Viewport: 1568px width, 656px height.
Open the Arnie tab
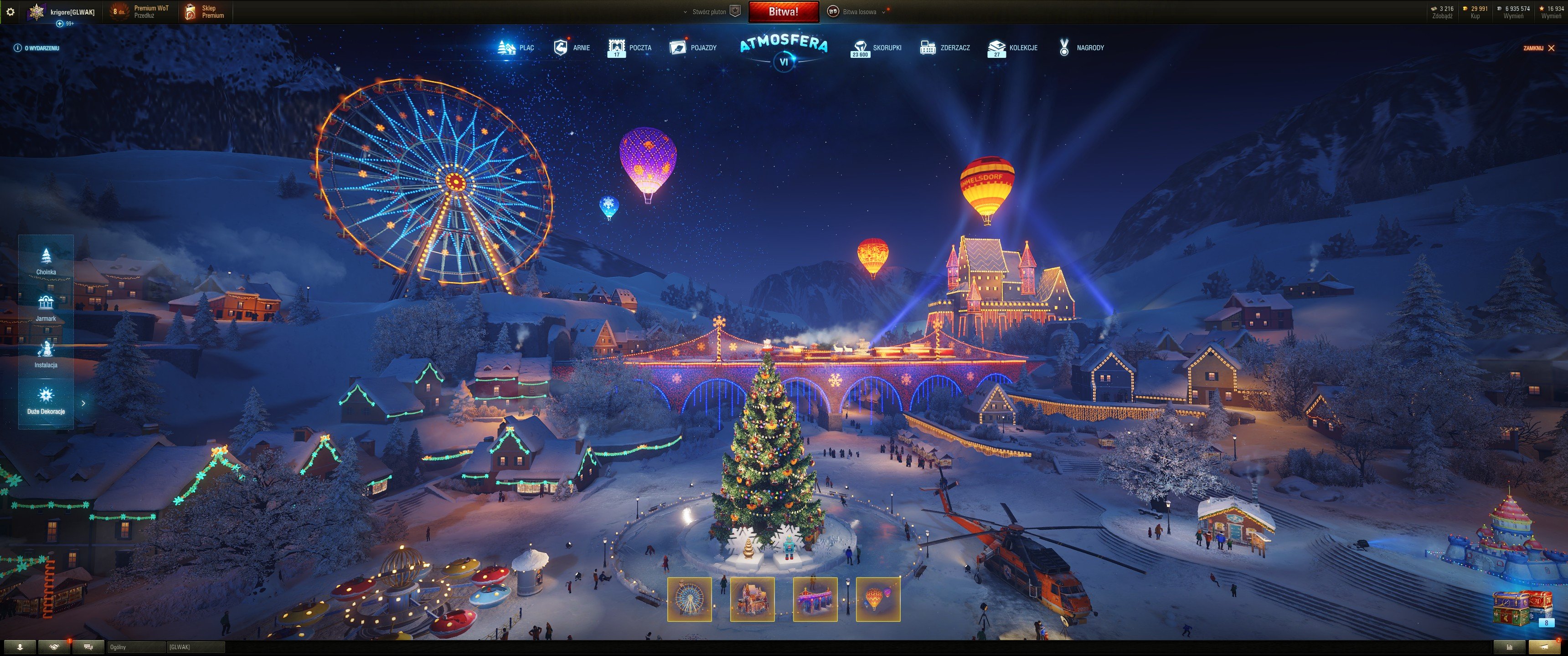click(x=572, y=47)
